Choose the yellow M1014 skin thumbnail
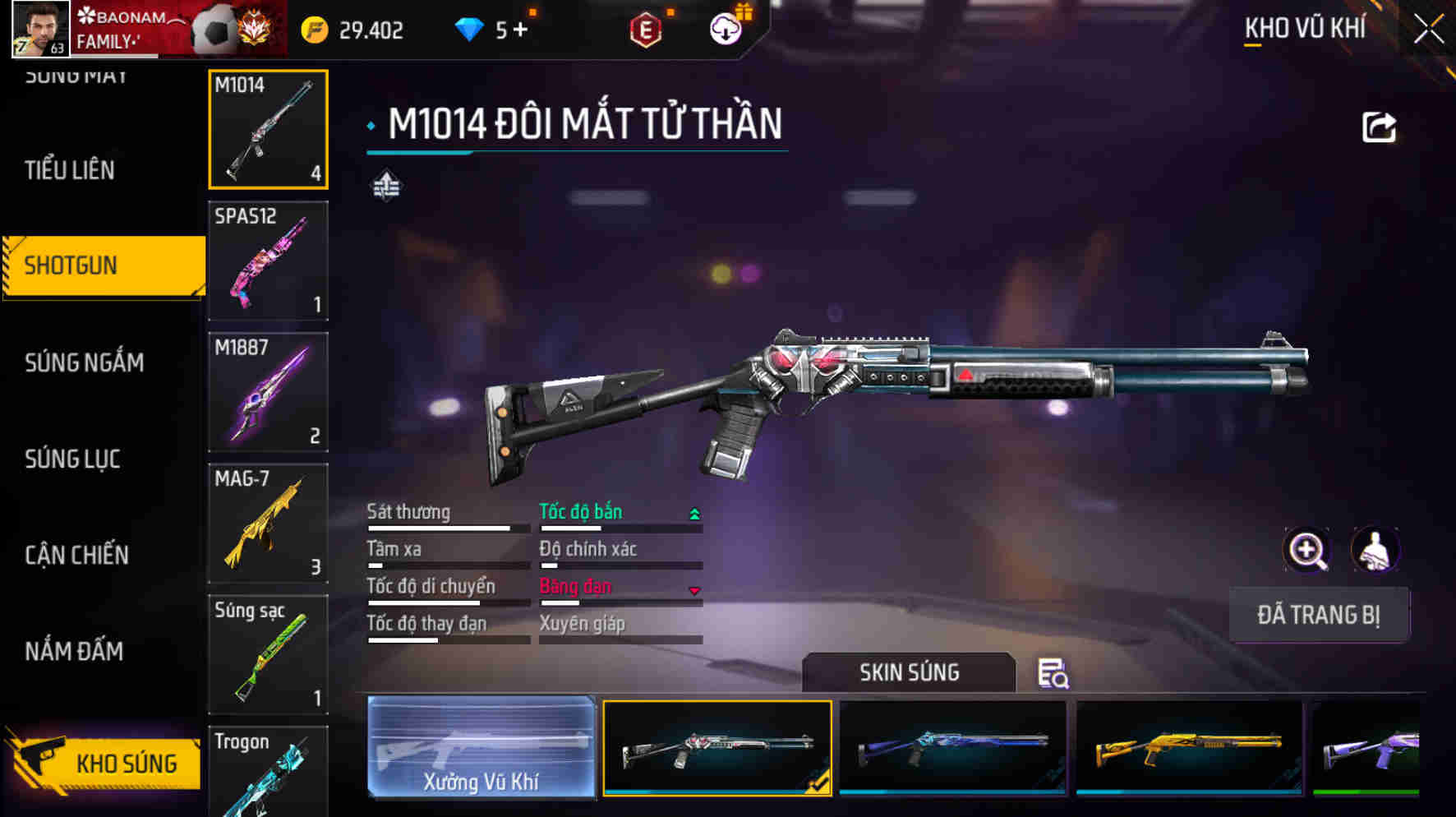1456x817 pixels. pyautogui.click(x=1189, y=747)
